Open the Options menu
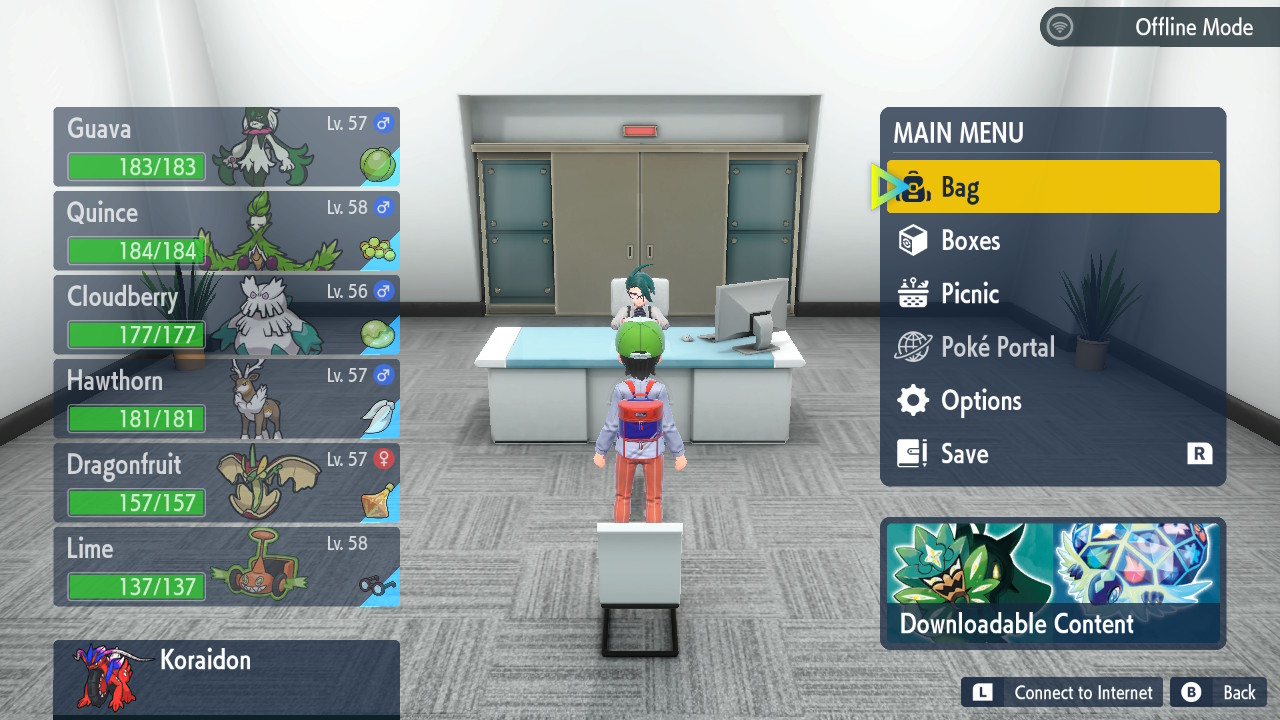This screenshot has height=720, width=1280. tap(1052, 400)
